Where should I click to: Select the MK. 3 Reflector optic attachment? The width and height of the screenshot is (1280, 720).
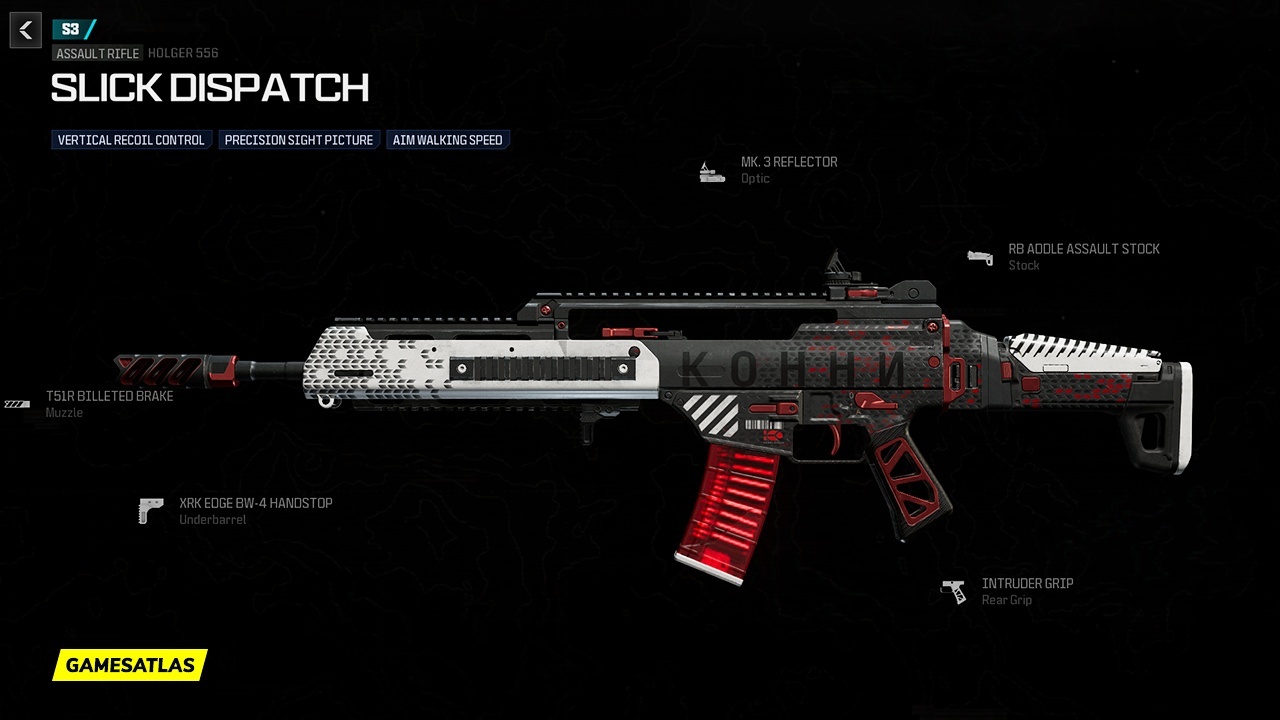(788, 162)
